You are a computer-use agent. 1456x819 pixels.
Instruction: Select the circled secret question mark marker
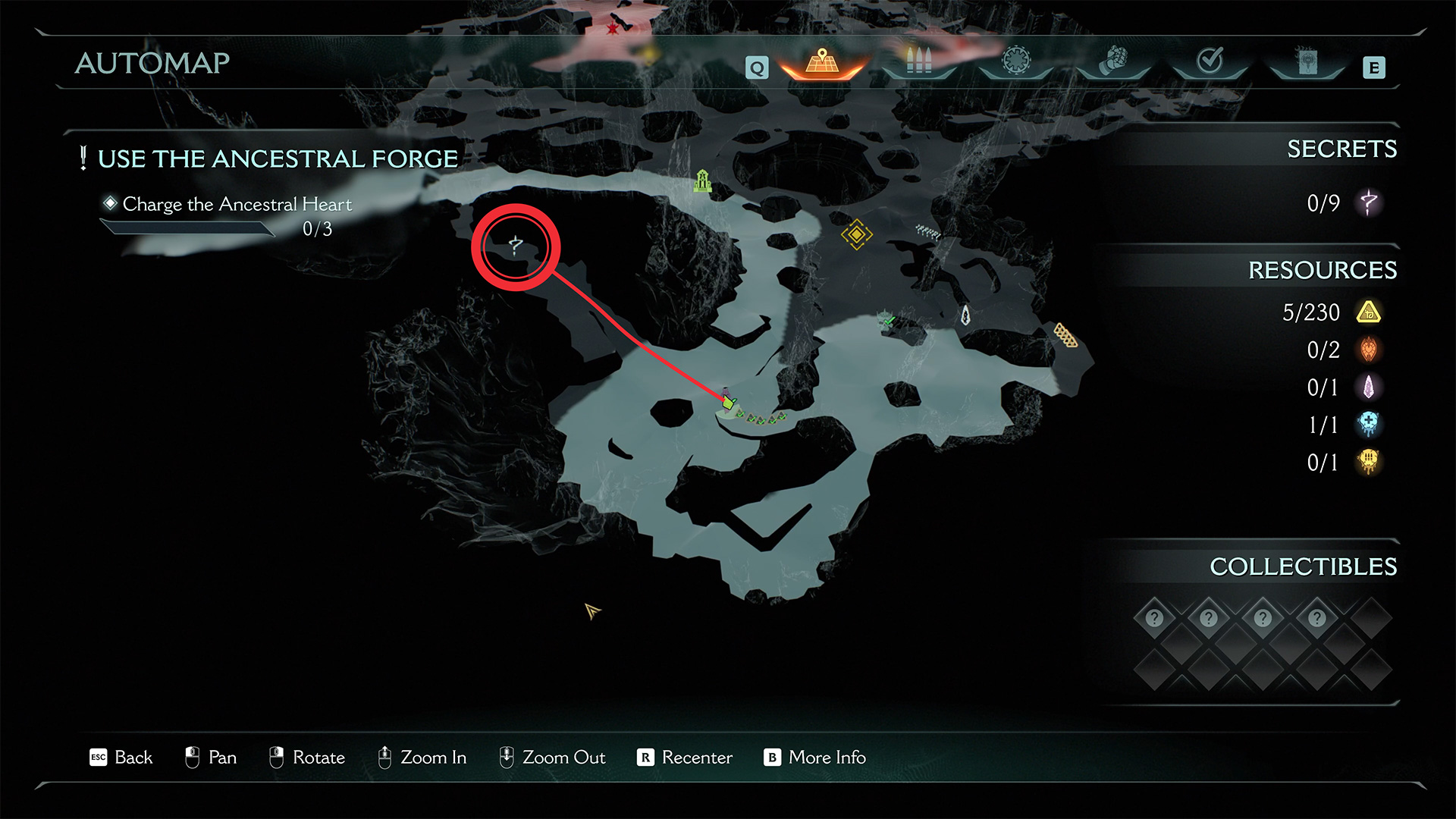tap(516, 246)
